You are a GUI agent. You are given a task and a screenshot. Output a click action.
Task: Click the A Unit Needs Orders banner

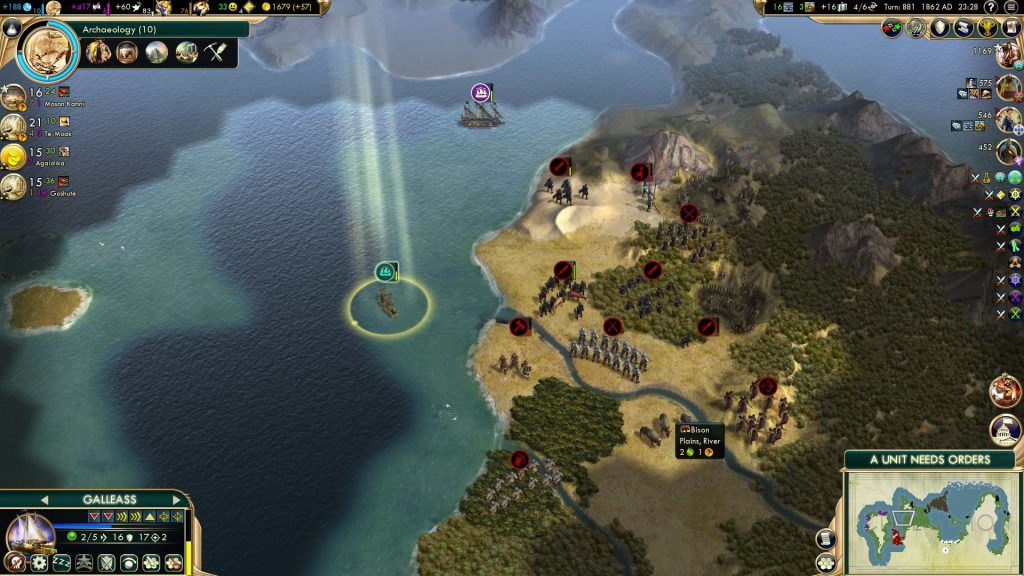929,460
